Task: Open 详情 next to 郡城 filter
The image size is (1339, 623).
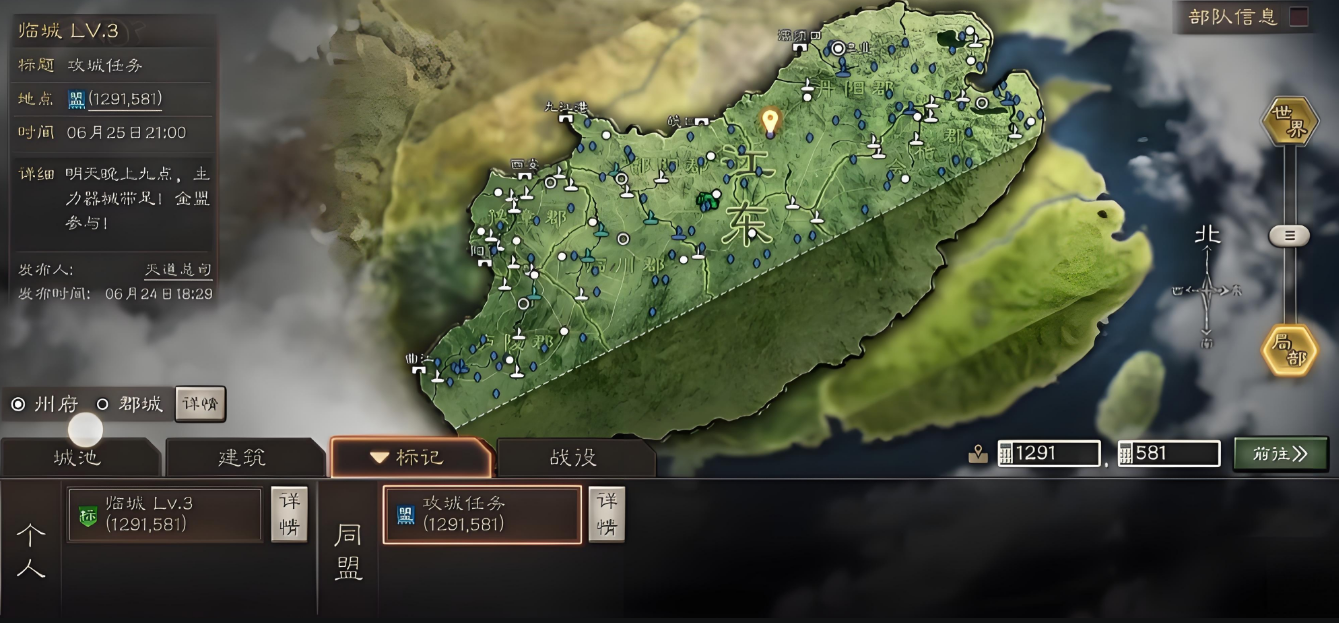Action: click(200, 405)
